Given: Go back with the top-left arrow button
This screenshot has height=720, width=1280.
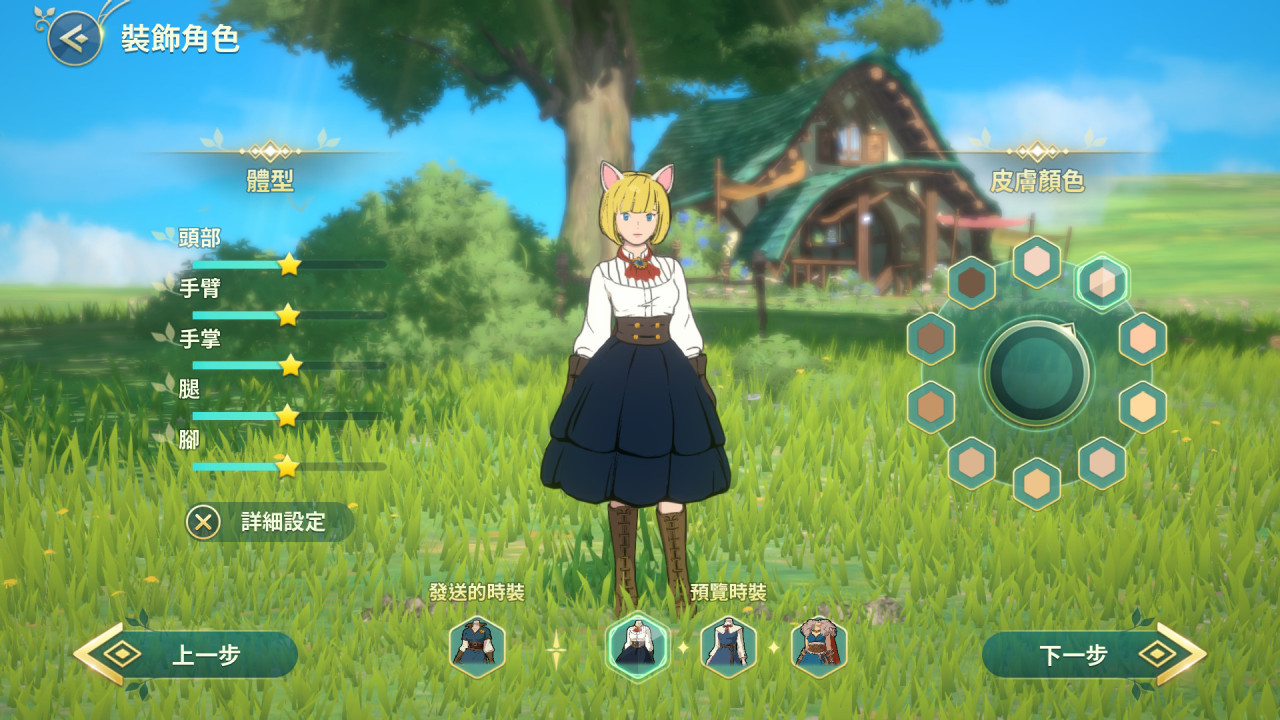Looking at the screenshot, I should [74, 39].
